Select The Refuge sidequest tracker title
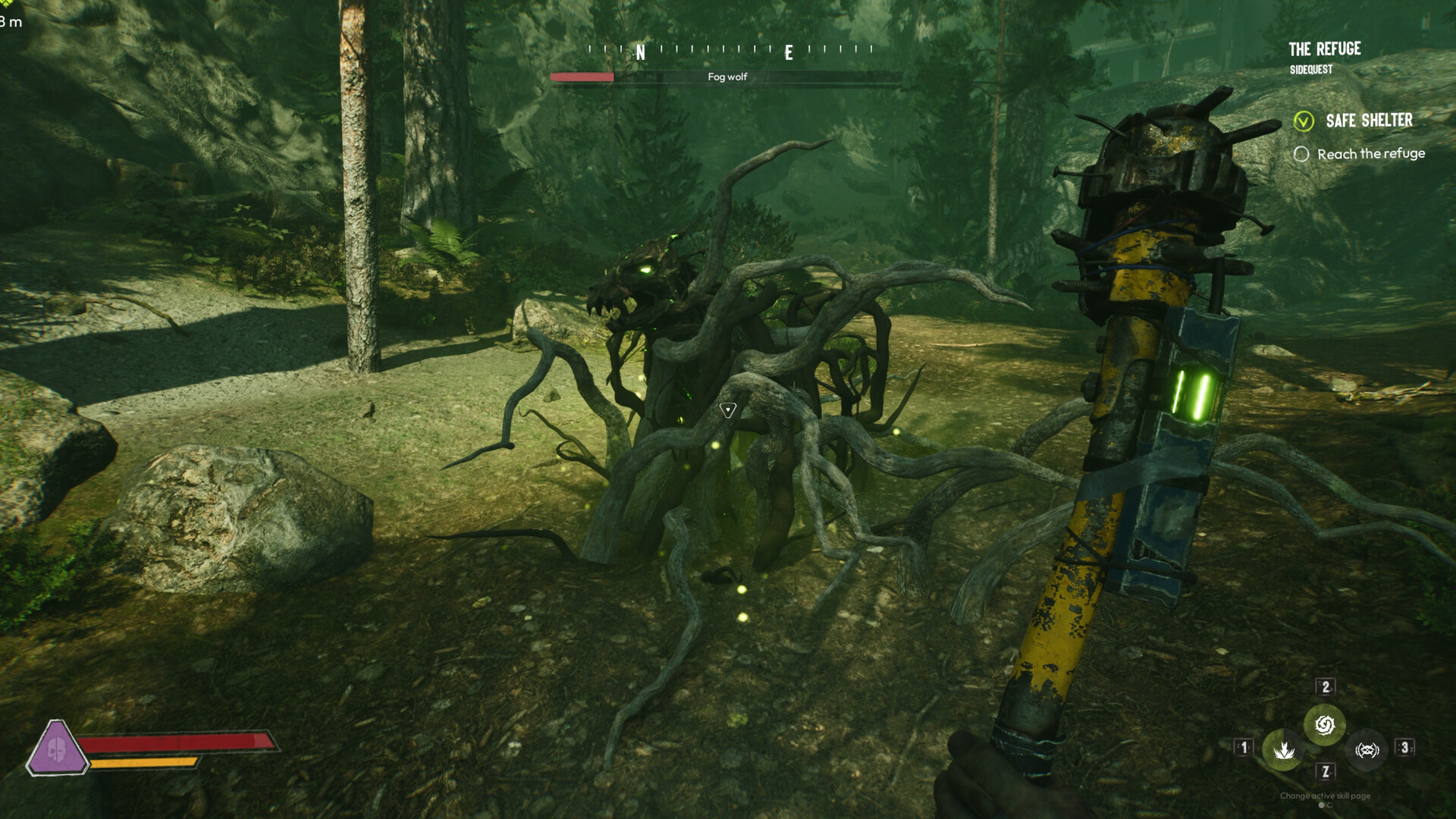This screenshot has height=819, width=1456. click(x=1324, y=49)
